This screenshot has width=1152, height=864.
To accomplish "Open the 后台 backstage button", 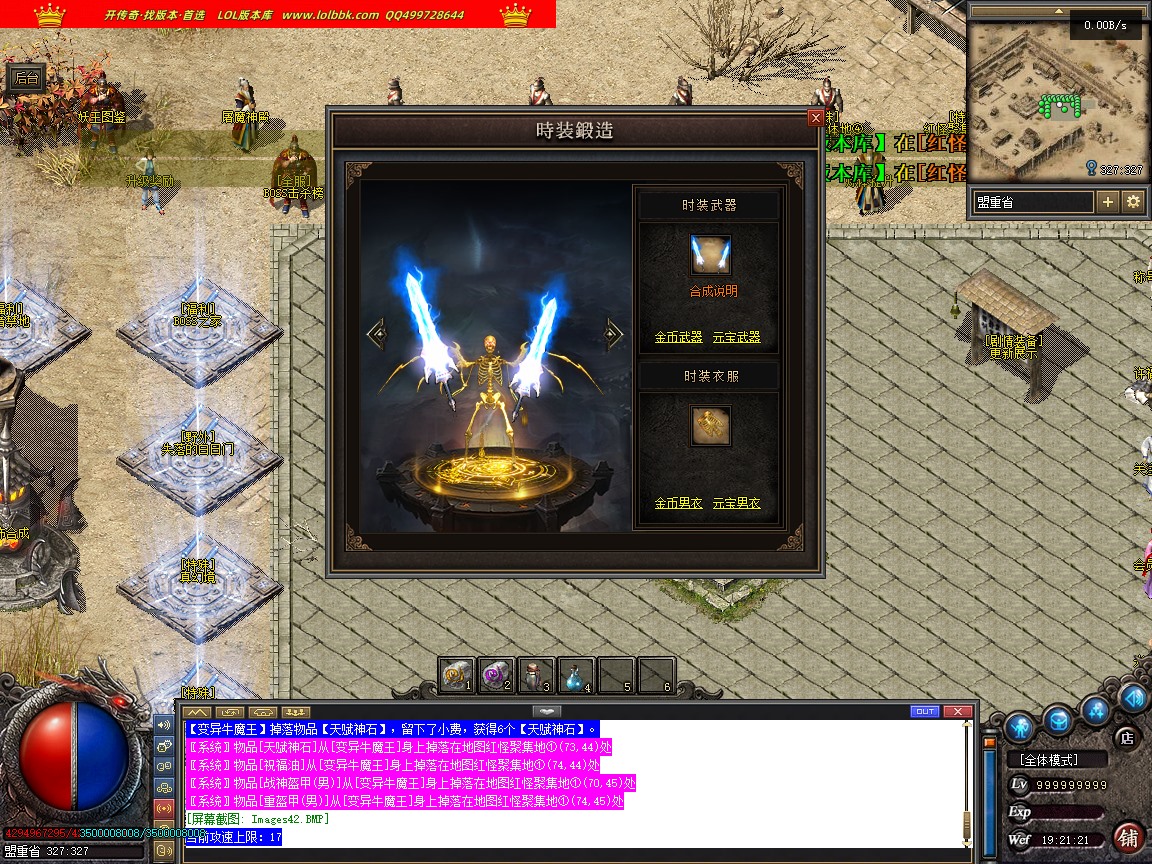I will (x=25, y=78).
